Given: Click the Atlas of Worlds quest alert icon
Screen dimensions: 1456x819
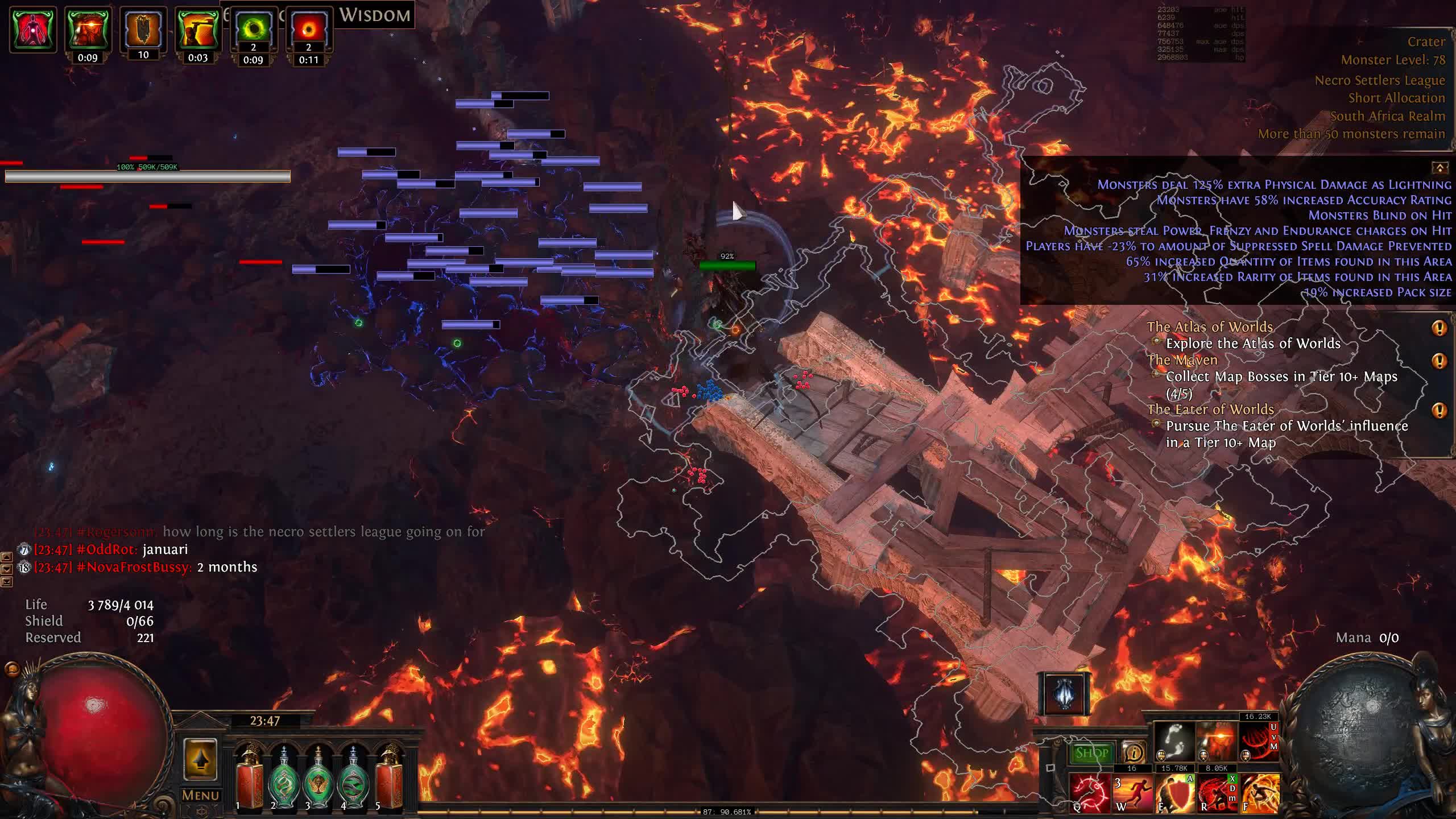Looking at the screenshot, I should tap(1439, 328).
